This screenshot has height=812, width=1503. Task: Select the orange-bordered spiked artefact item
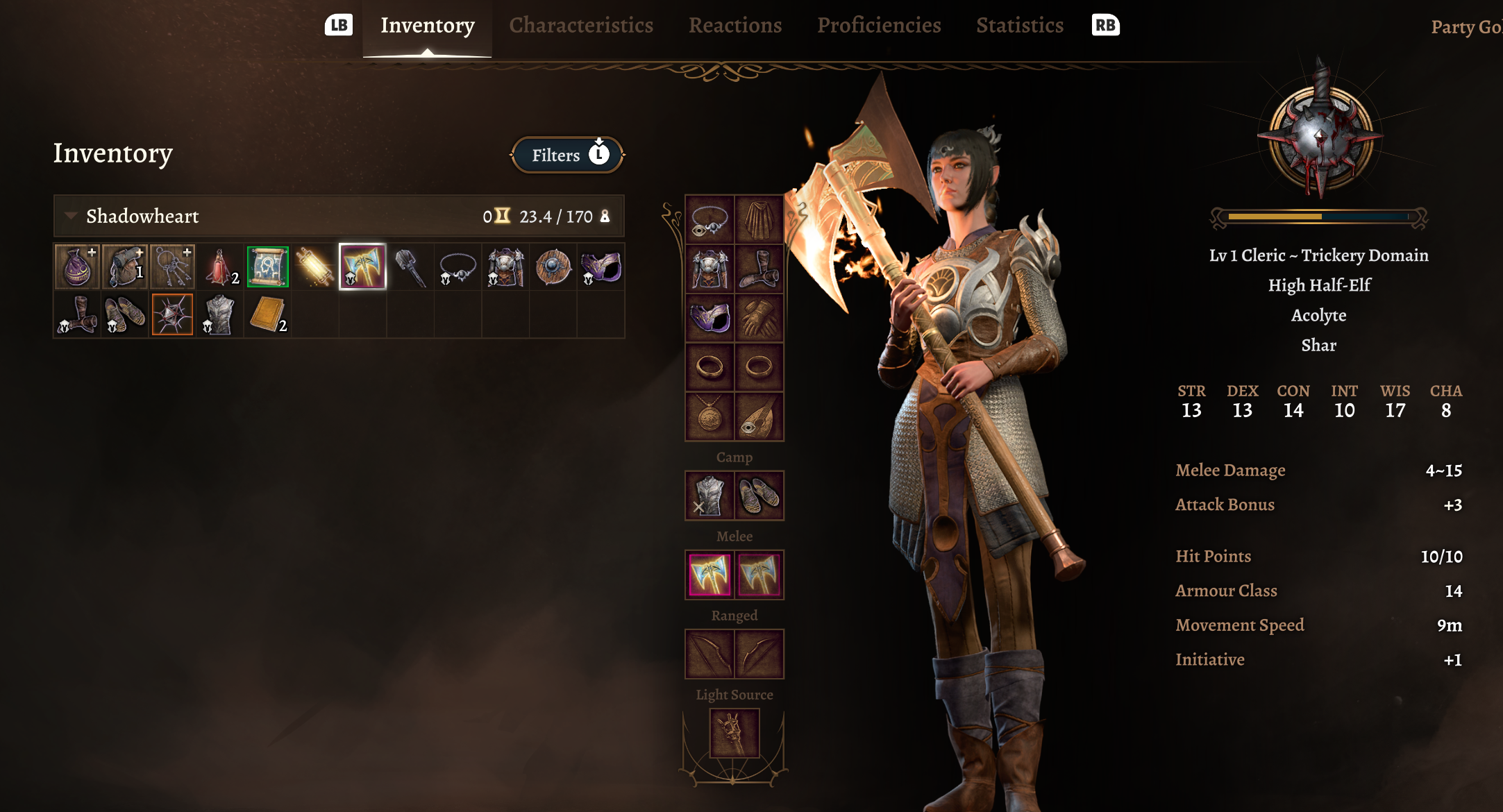[x=172, y=314]
